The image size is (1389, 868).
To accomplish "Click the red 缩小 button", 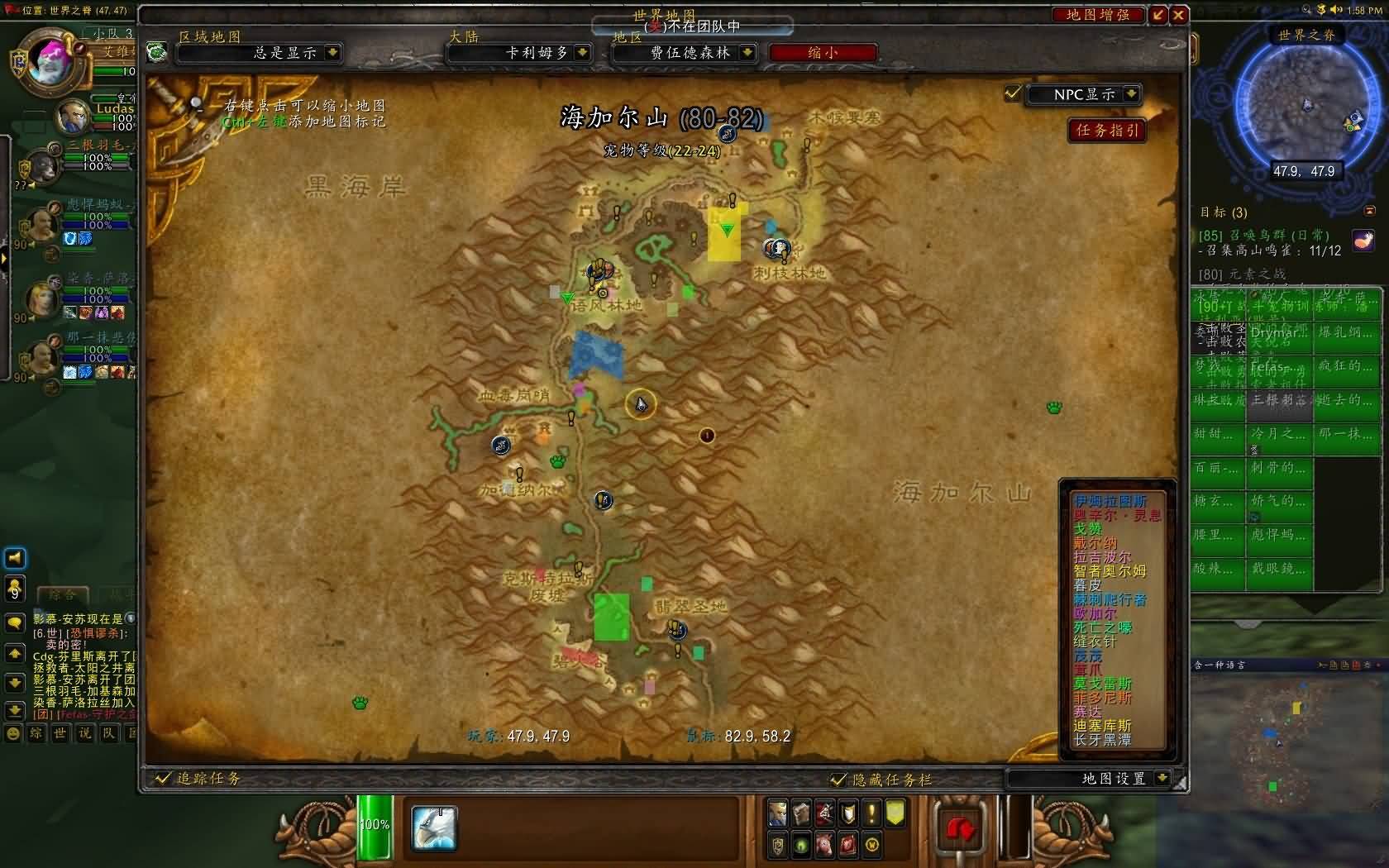I will coord(822,52).
